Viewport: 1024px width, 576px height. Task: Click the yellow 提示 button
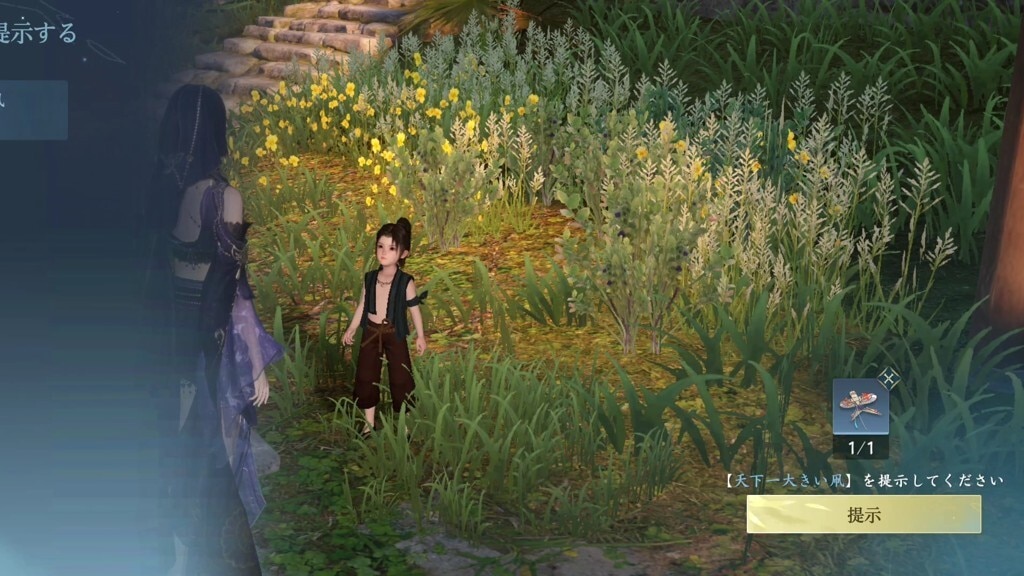tap(863, 514)
